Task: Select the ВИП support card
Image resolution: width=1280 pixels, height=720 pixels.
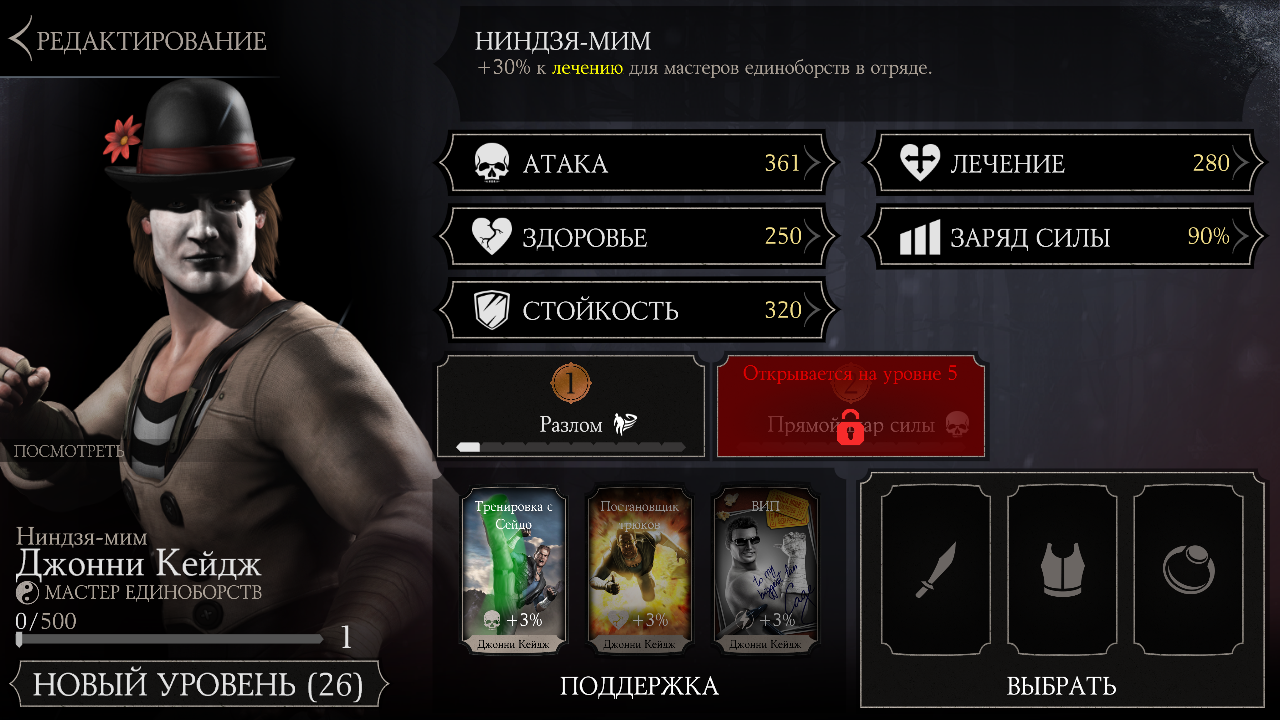Action: 766,570
